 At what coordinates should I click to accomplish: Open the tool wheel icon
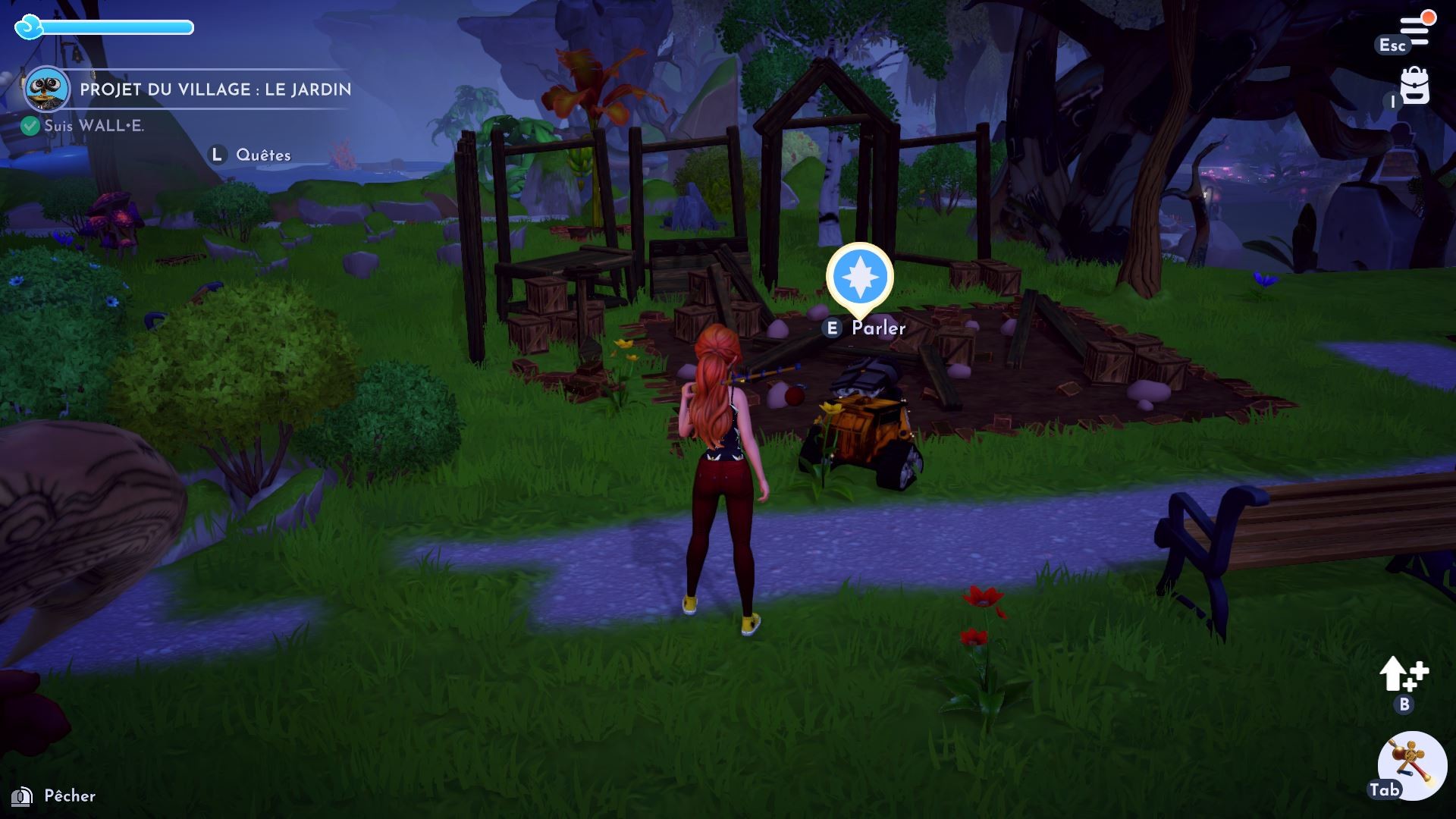(x=1411, y=764)
